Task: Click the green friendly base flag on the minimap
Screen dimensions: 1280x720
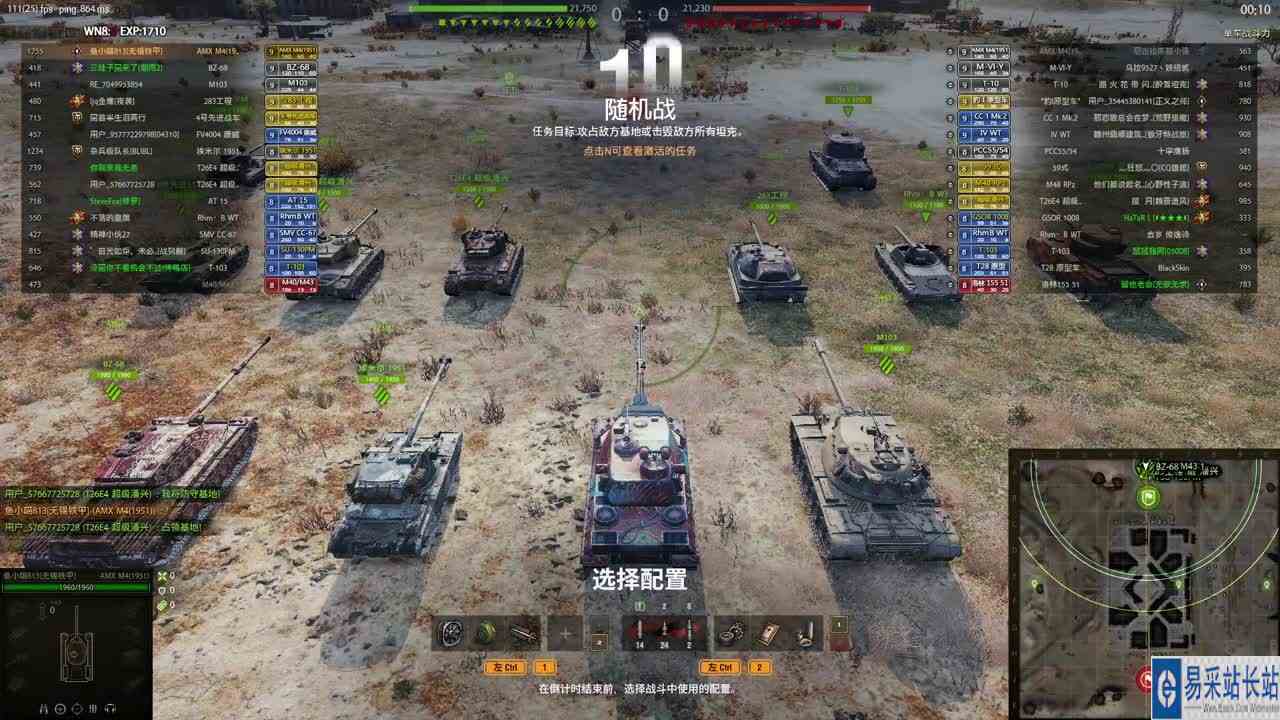Action: (x=1148, y=498)
